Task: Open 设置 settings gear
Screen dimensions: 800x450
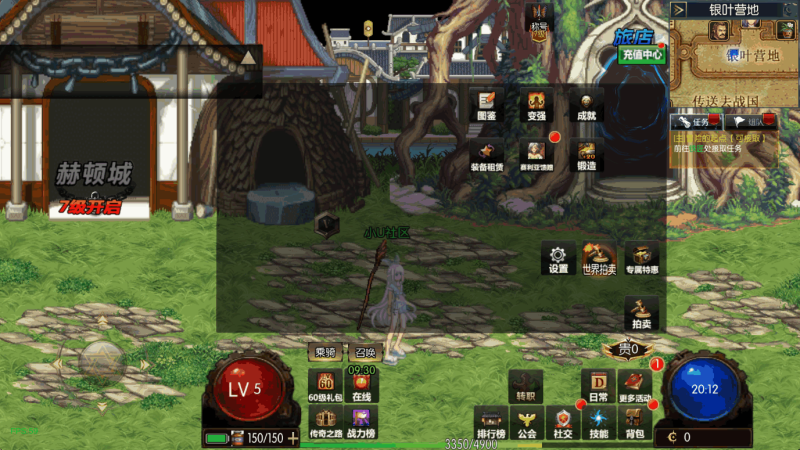Action: pos(558,257)
